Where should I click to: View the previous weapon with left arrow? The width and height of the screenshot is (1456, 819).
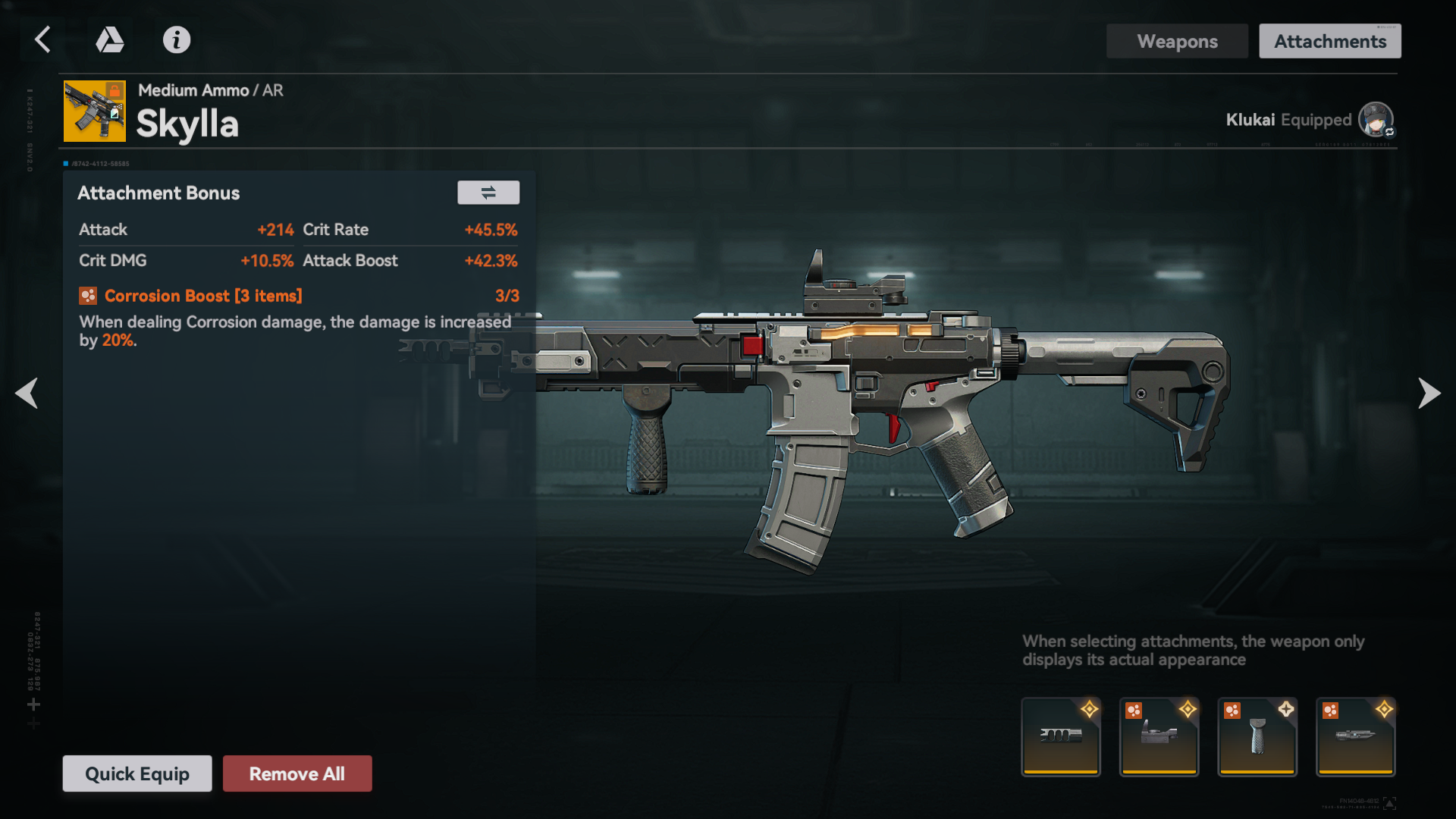(x=27, y=393)
